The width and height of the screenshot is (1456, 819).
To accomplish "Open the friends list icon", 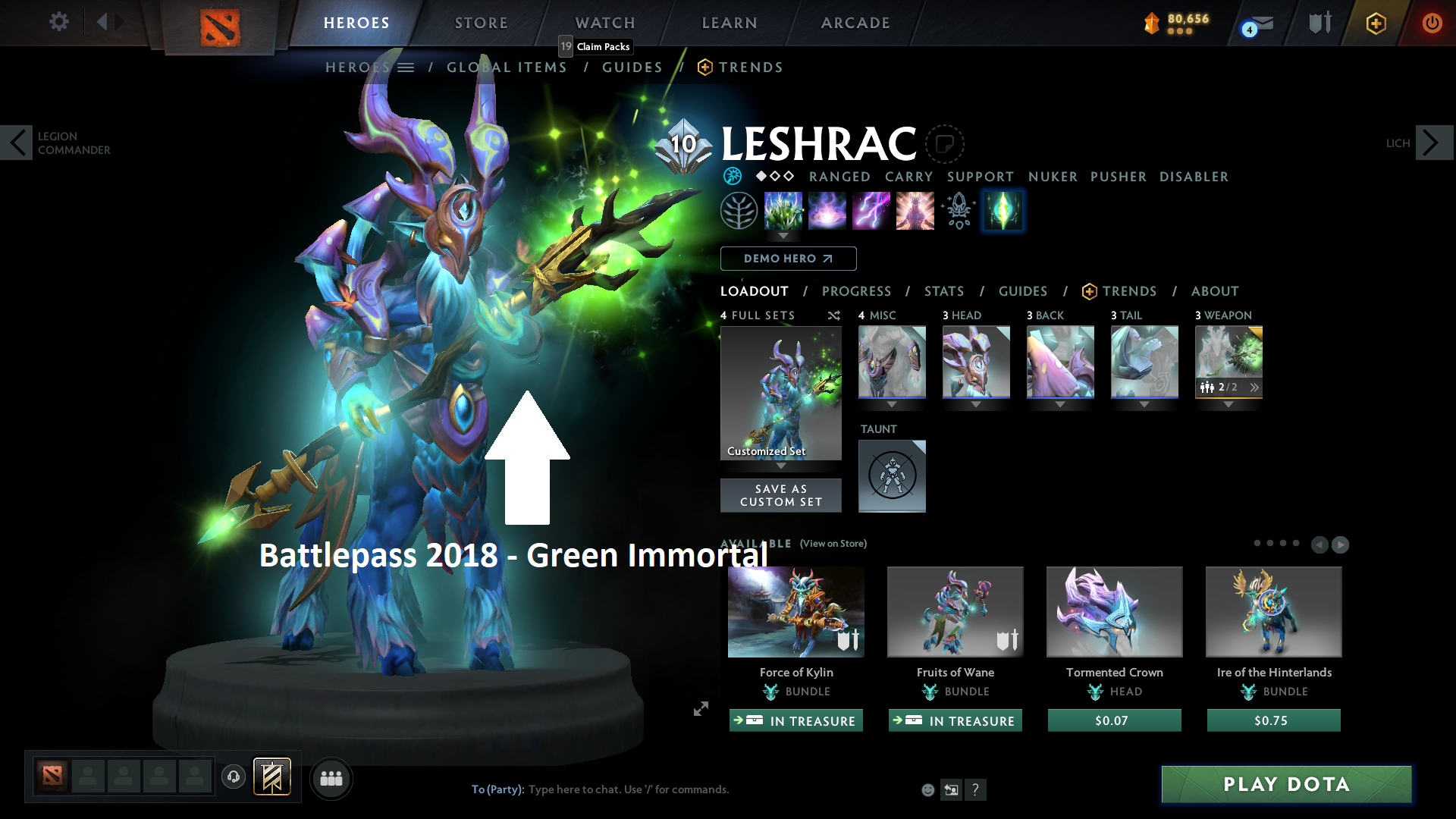I will click(331, 778).
